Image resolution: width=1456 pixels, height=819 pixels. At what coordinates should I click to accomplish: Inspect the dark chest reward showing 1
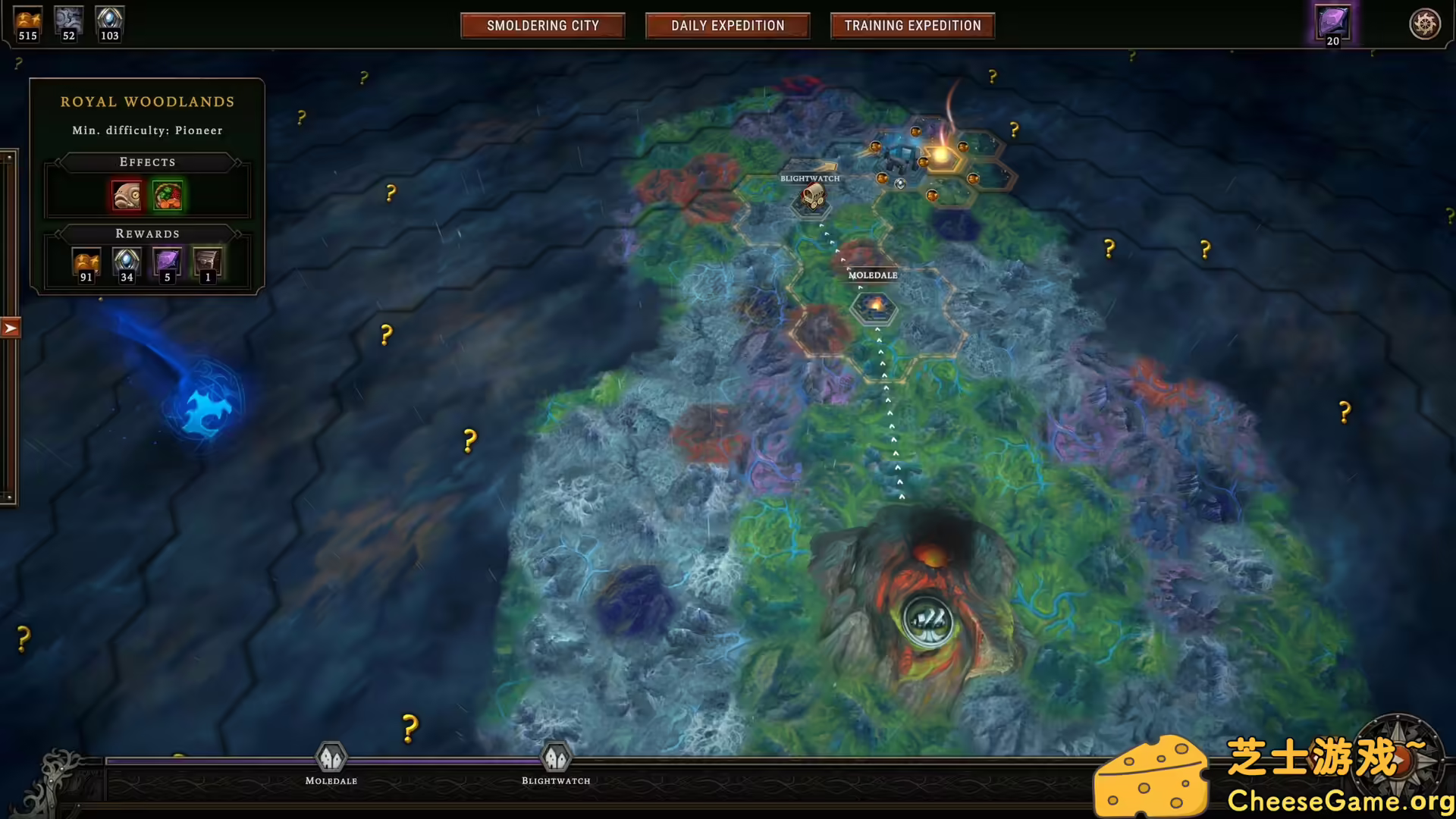click(x=207, y=262)
